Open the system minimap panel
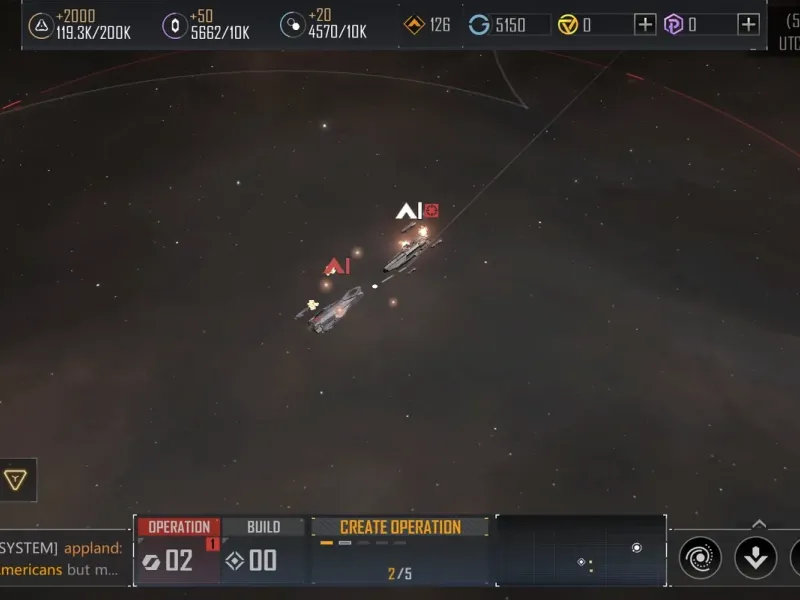 pos(580,552)
